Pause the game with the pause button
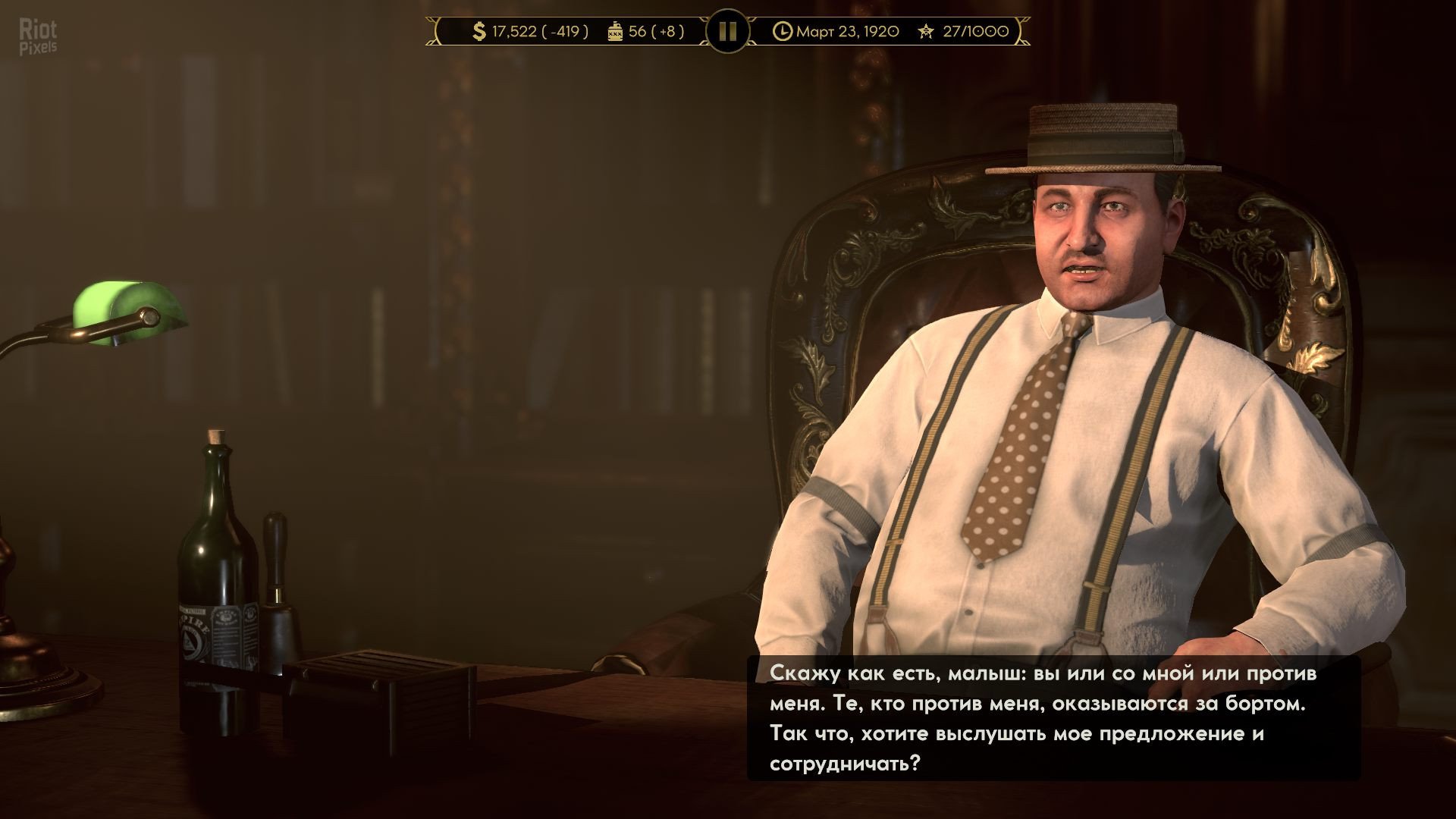The width and height of the screenshot is (1456, 819). (x=727, y=31)
